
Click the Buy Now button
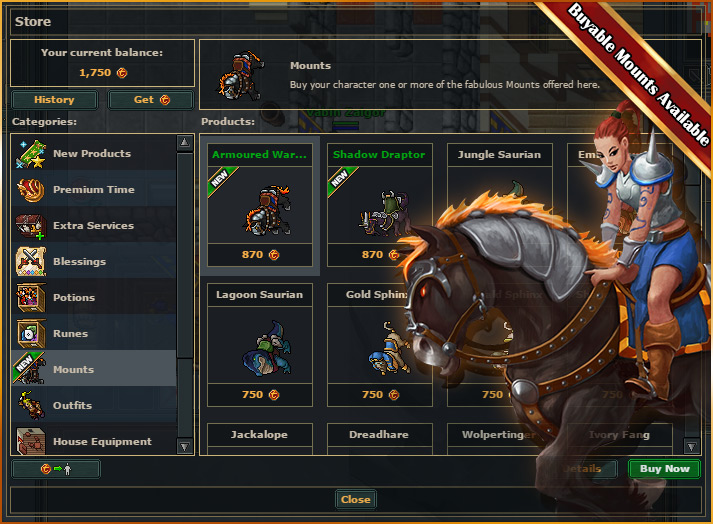[664, 469]
